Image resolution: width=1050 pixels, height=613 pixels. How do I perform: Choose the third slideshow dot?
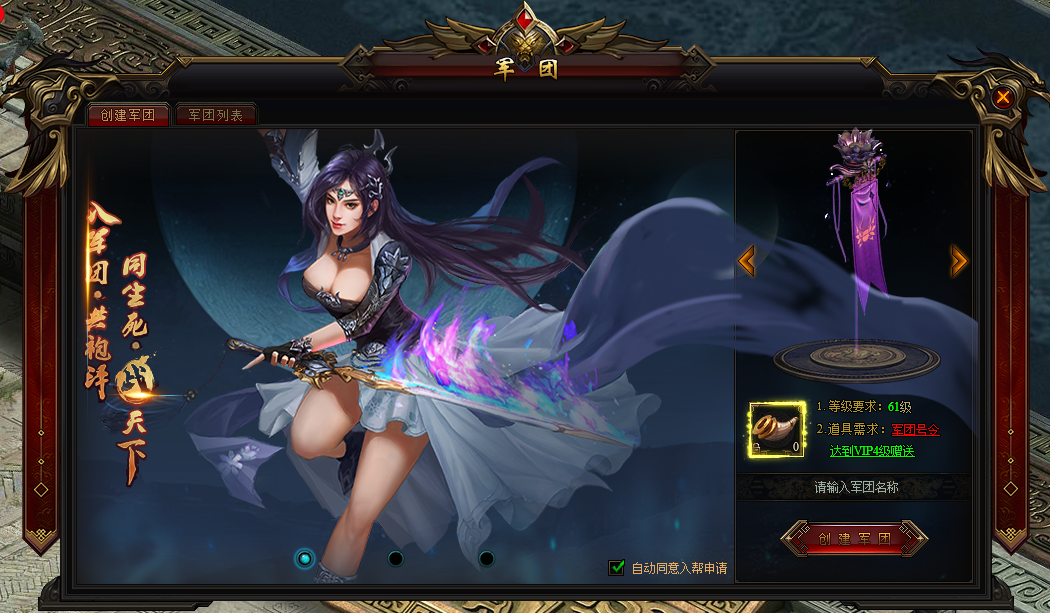(486, 558)
